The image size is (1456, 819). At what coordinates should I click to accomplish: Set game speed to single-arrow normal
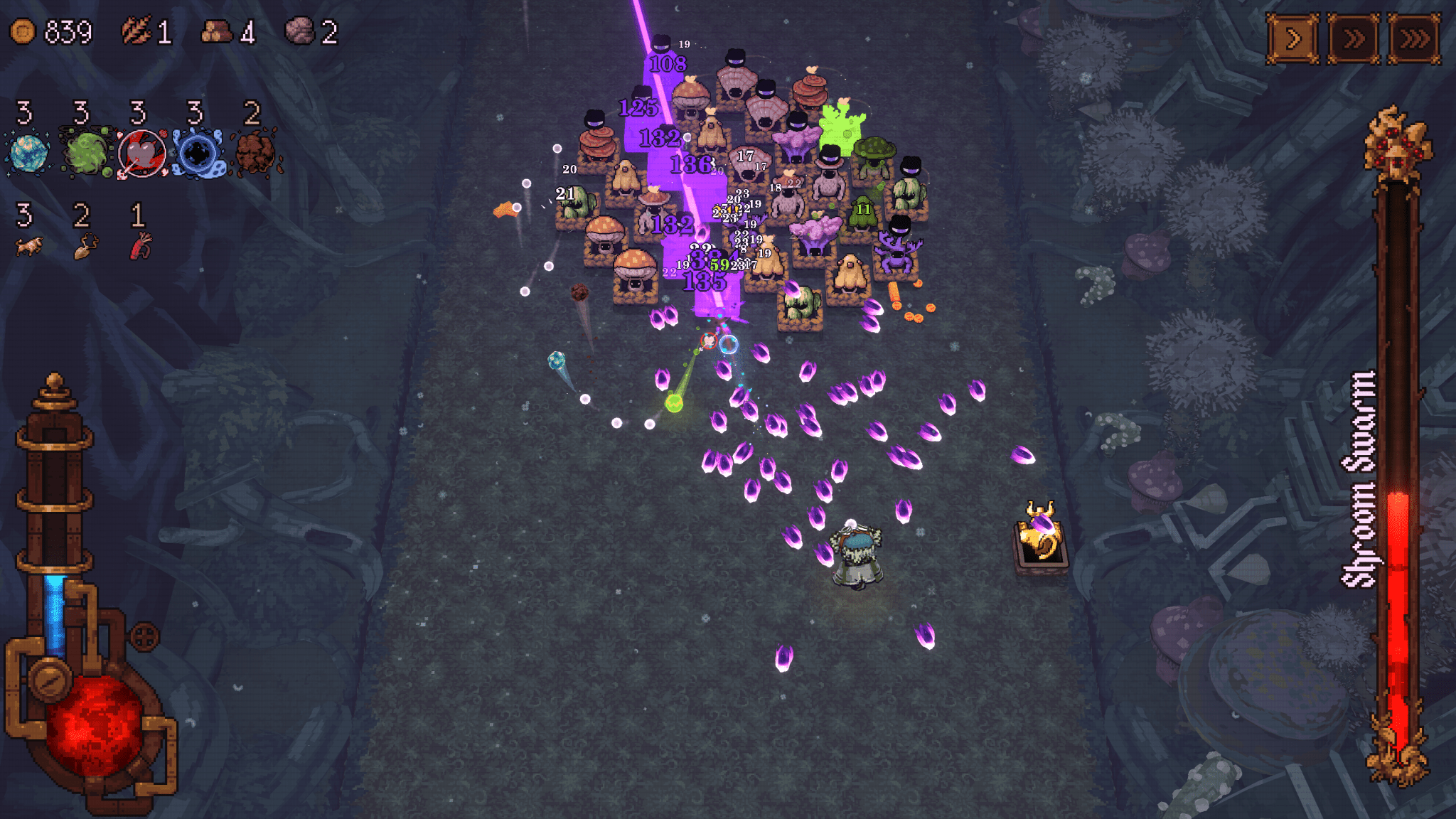coord(1292,38)
